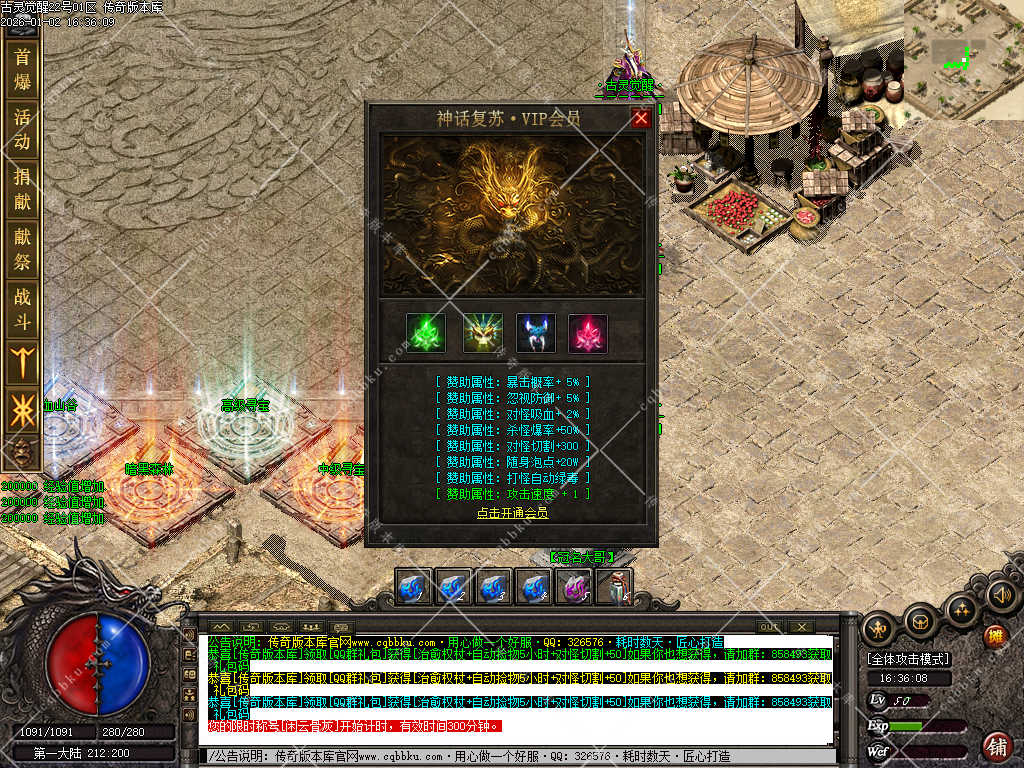
Task: Open the 首爆 side menu
Action: [x=22, y=69]
